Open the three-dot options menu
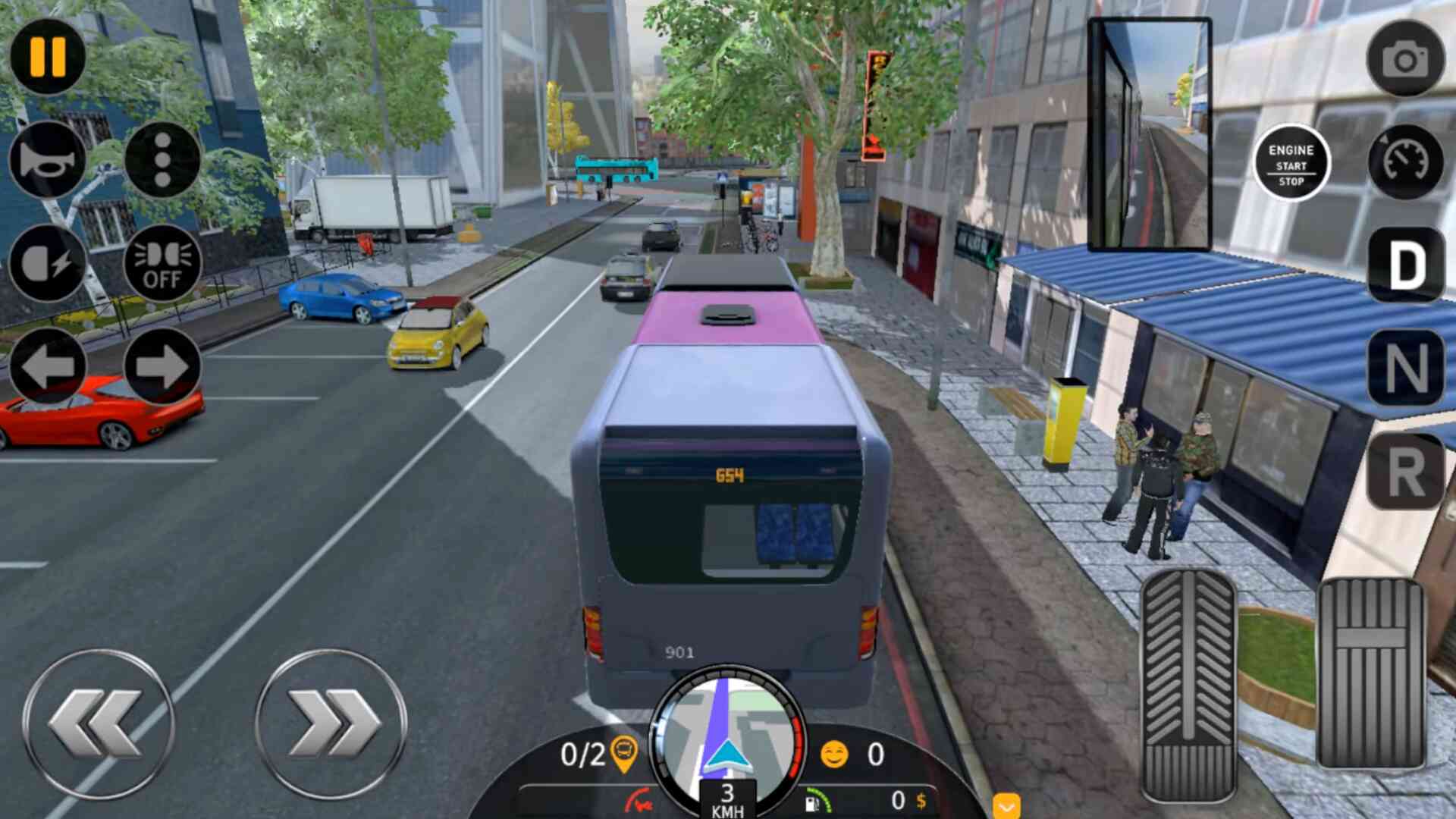Viewport: 1456px width, 819px height. click(x=162, y=160)
